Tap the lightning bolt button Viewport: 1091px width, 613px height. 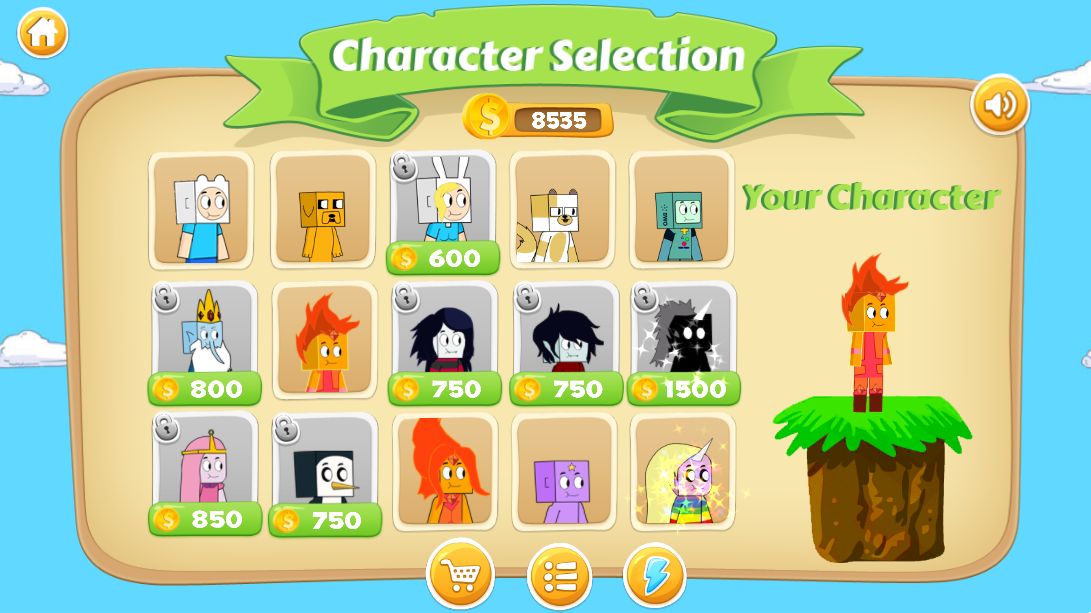click(655, 576)
